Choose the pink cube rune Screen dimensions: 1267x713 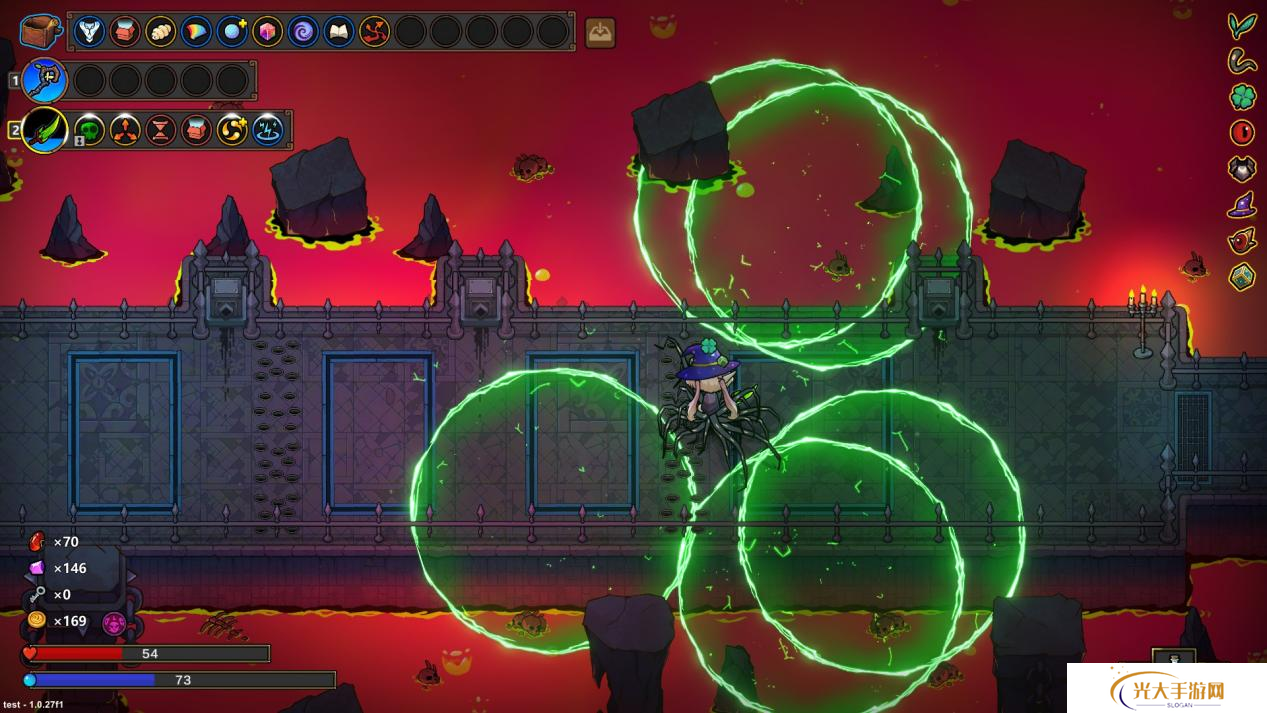267,32
